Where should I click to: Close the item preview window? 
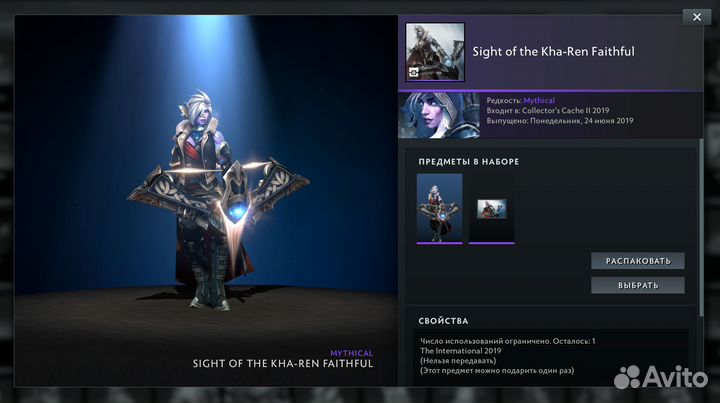[x=696, y=16]
